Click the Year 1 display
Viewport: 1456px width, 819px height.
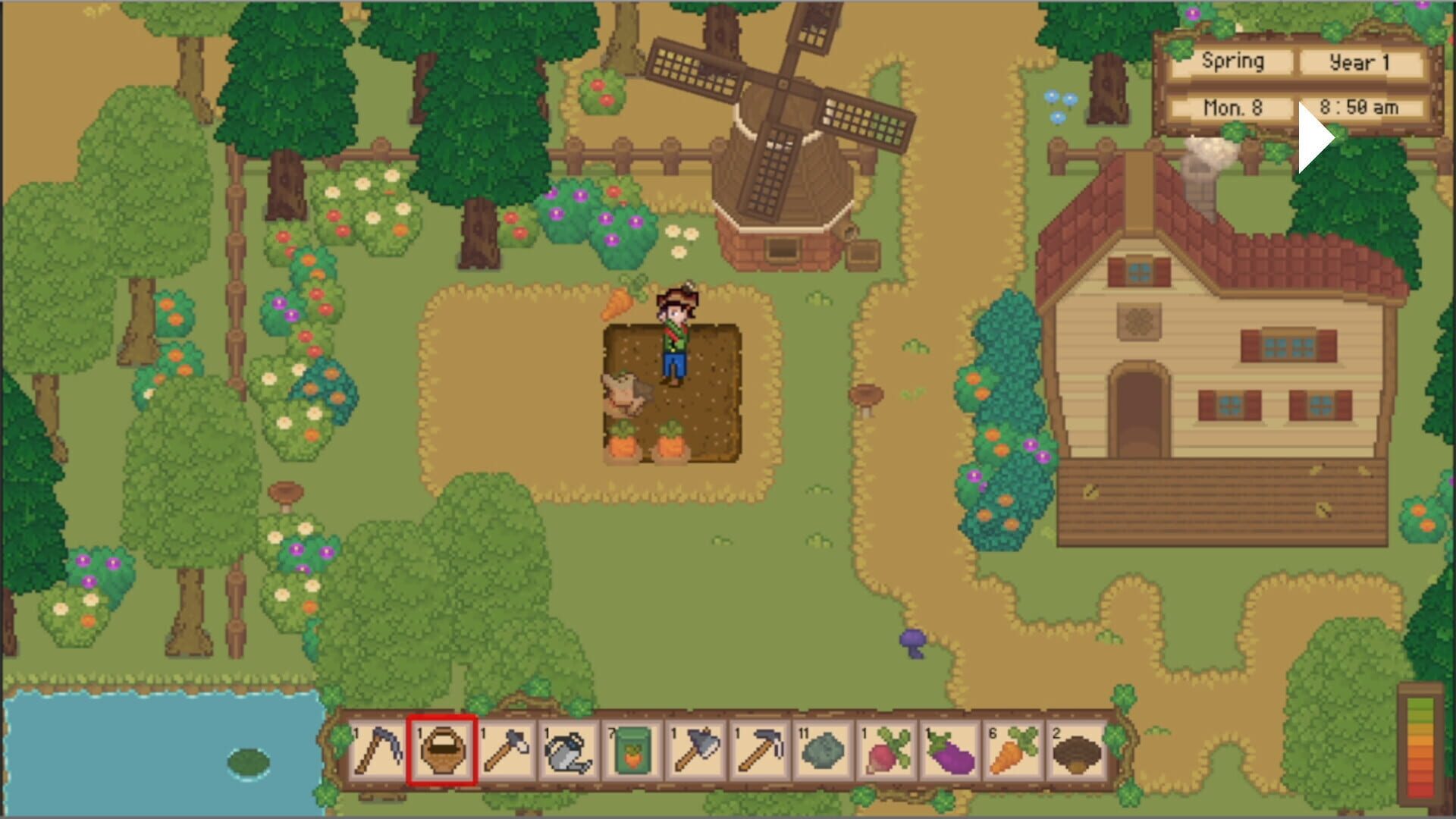[x=1361, y=61]
